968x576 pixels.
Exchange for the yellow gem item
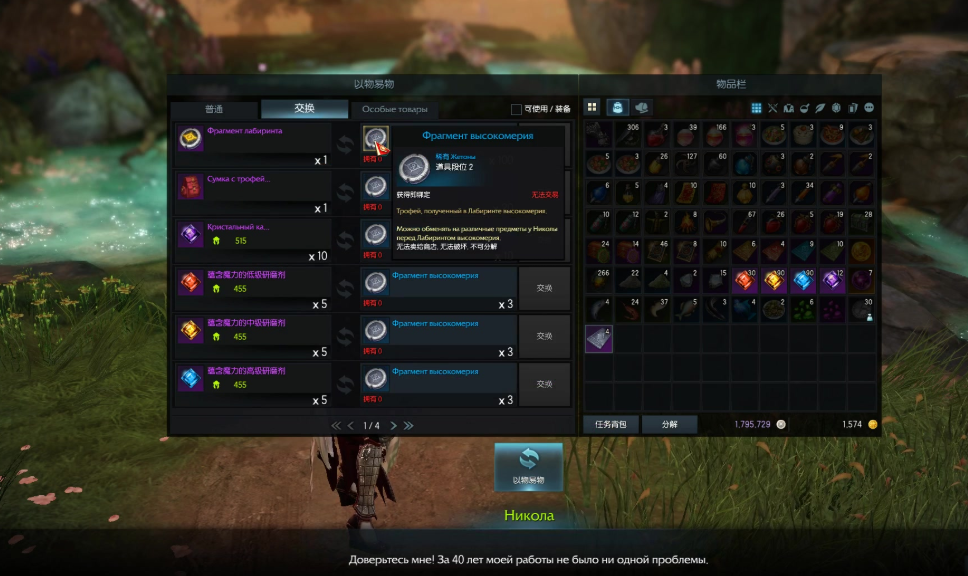pos(544,335)
